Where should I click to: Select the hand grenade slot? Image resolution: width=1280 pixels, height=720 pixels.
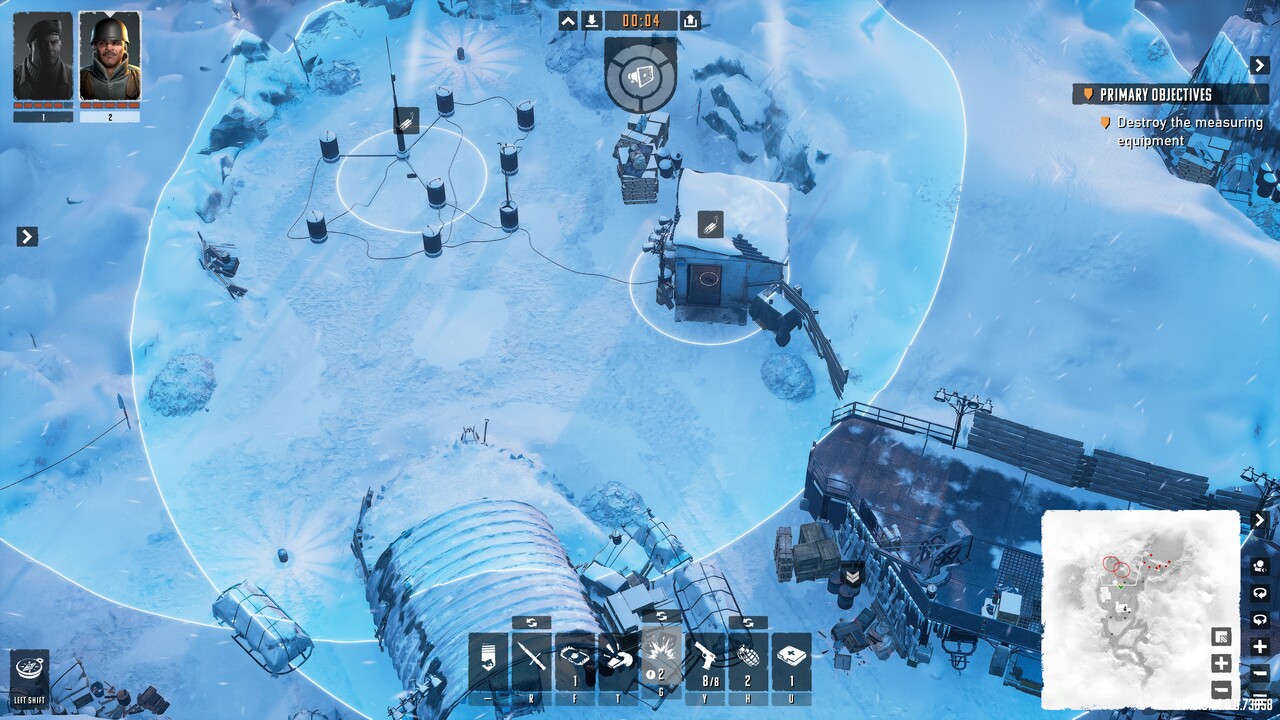point(748,660)
